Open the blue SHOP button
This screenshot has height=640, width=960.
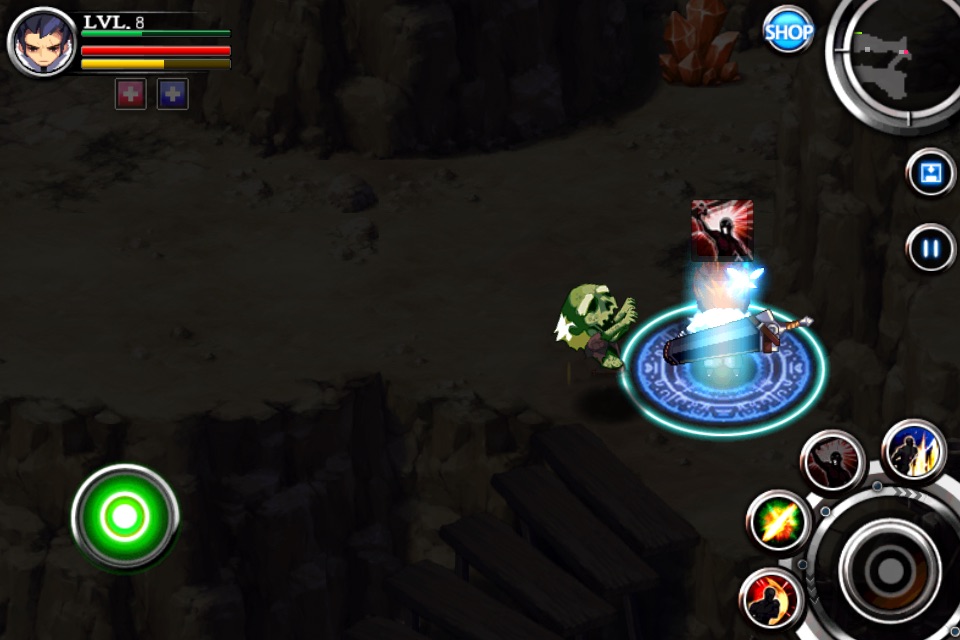click(x=788, y=32)
